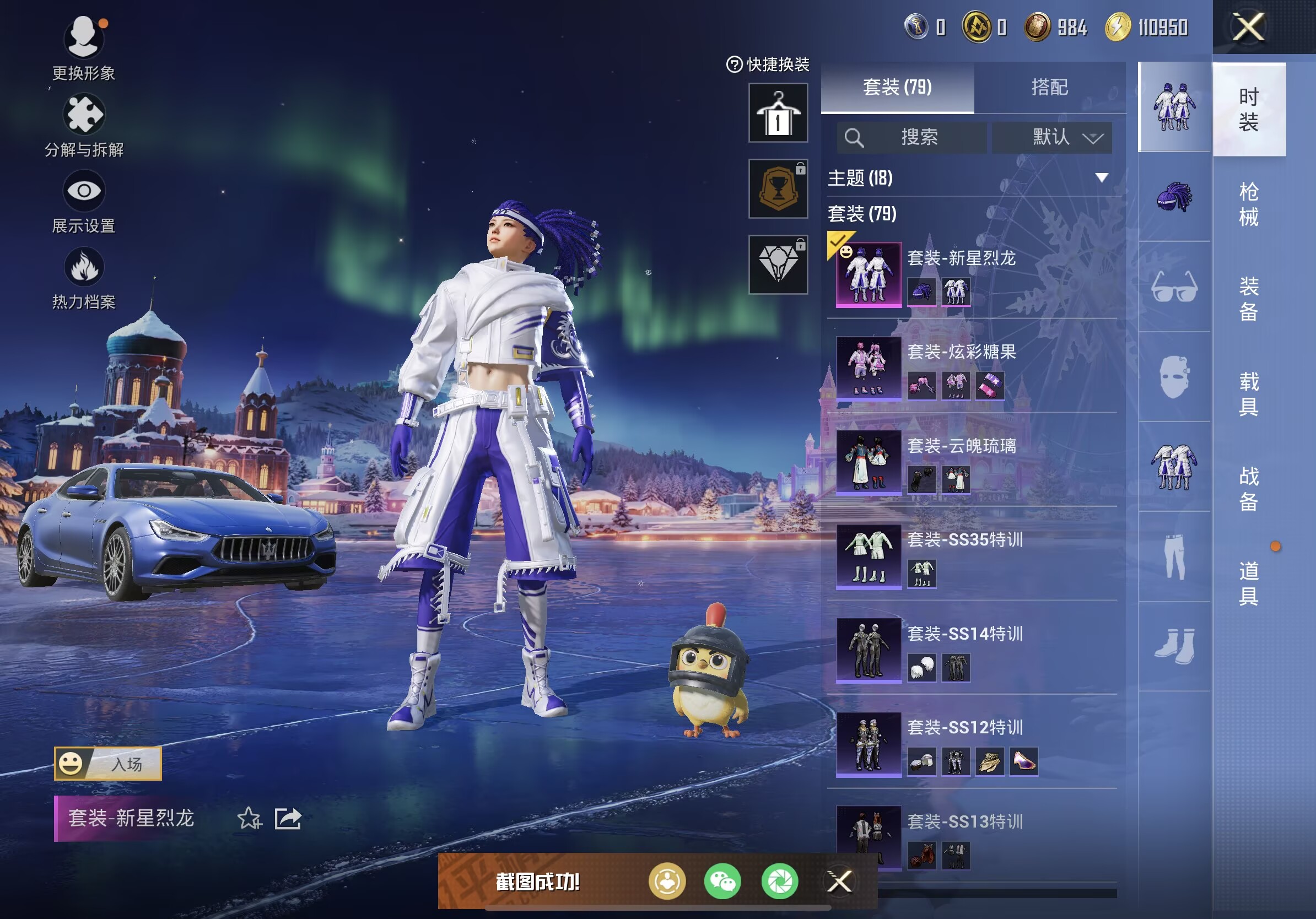Click the 入场 entrance emote button
The height and width of the screenshot is (919, 1316).
[108, 763]
